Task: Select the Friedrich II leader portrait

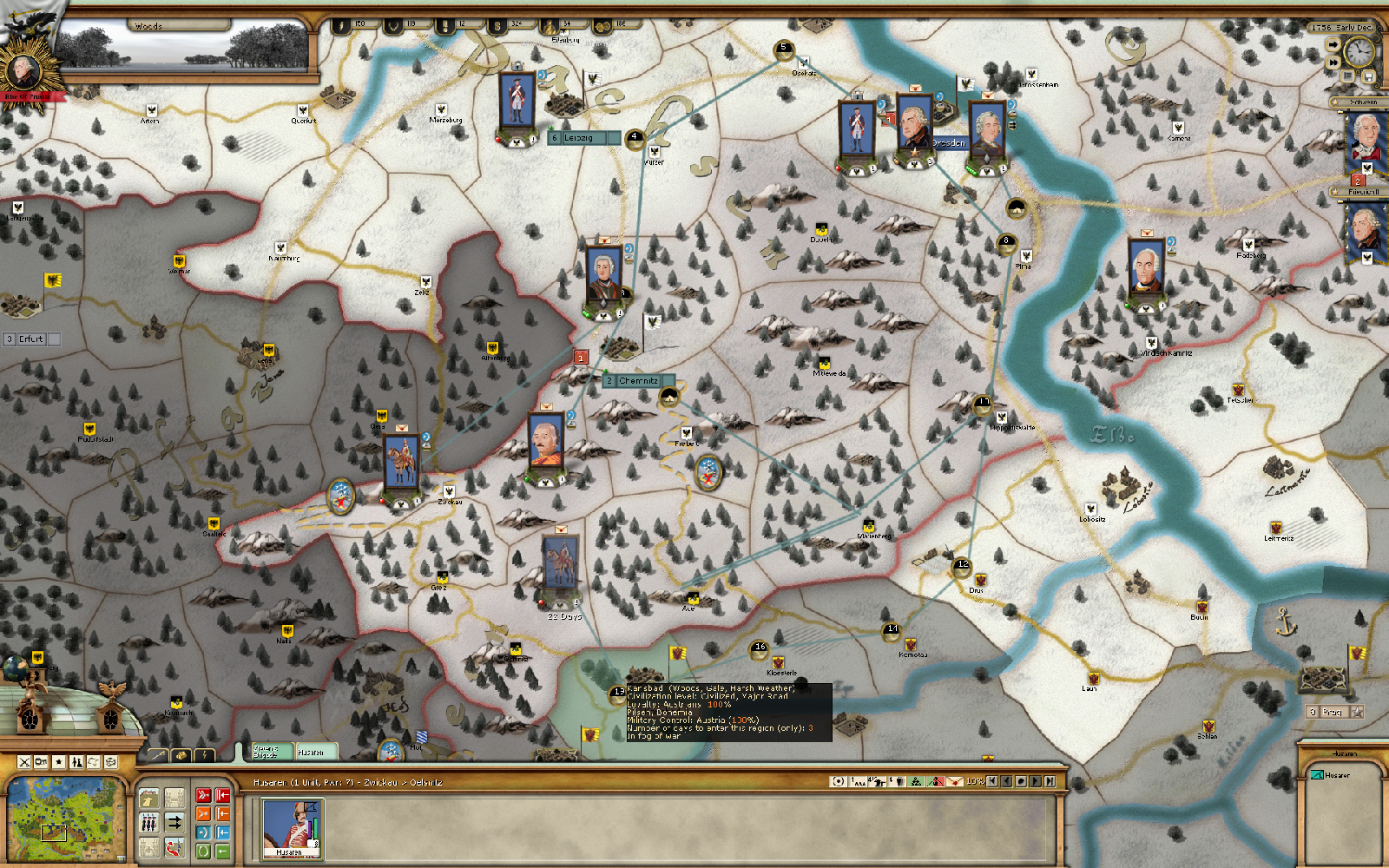Action: (1366, 227)
